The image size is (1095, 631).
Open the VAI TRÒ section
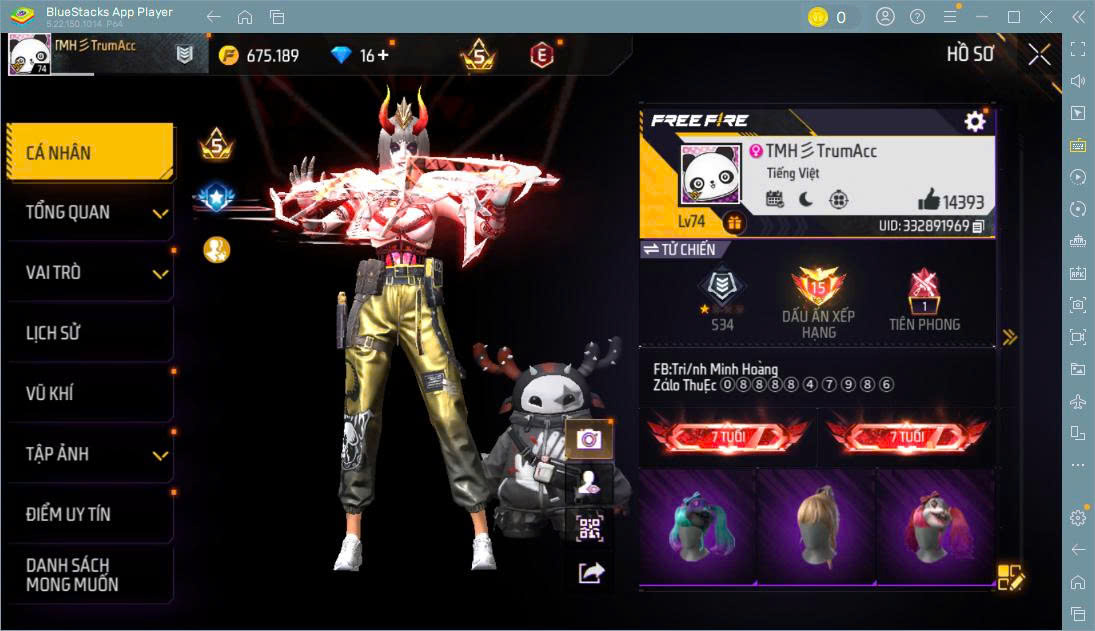[x=90, y=273]
